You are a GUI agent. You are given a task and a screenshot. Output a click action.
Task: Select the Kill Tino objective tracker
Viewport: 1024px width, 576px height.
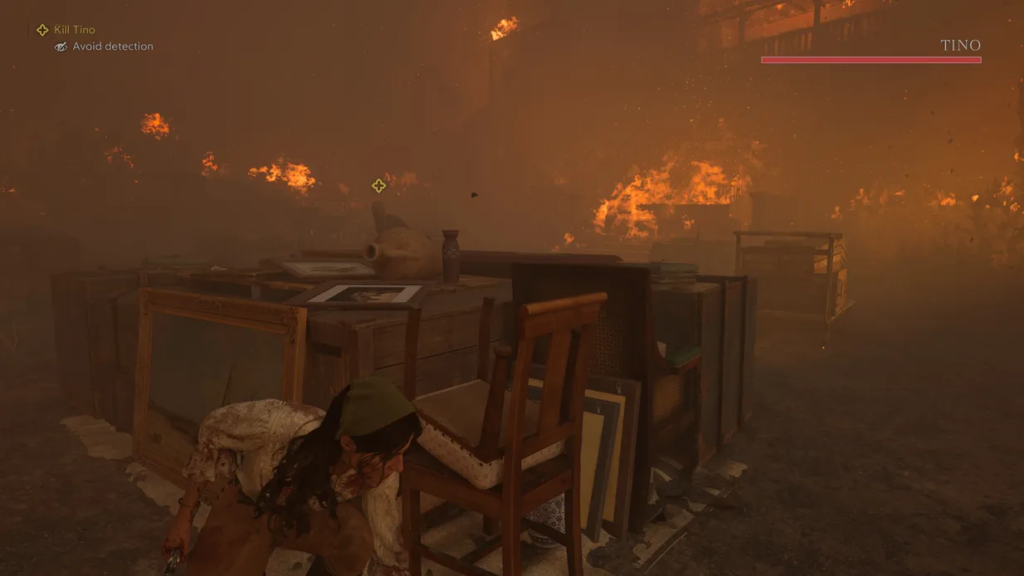coord(66,30)
